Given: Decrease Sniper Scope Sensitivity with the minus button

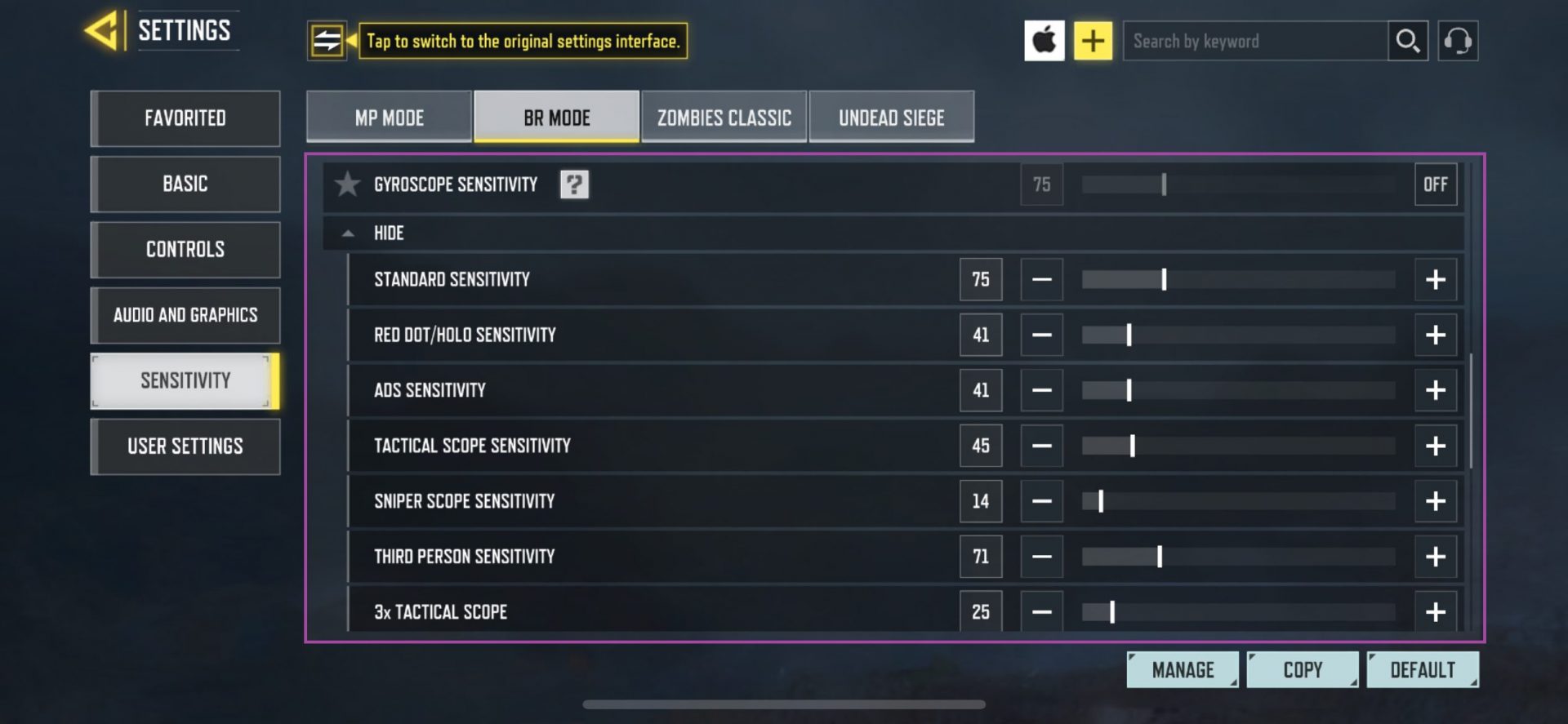Looking at the screenshot, I should tap(1041, 501).
